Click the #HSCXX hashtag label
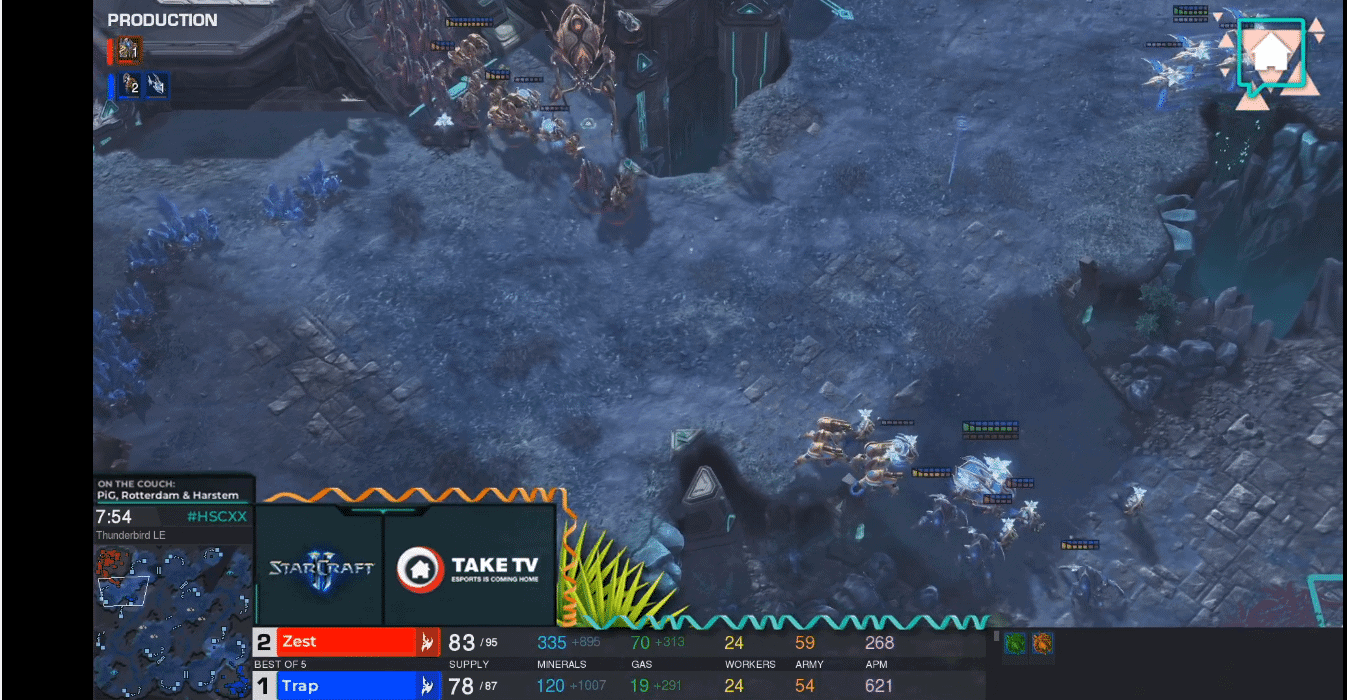Image resolution: width=1347 pixels, height=700 pixels. pyautogui.click(x=216, y=517)
